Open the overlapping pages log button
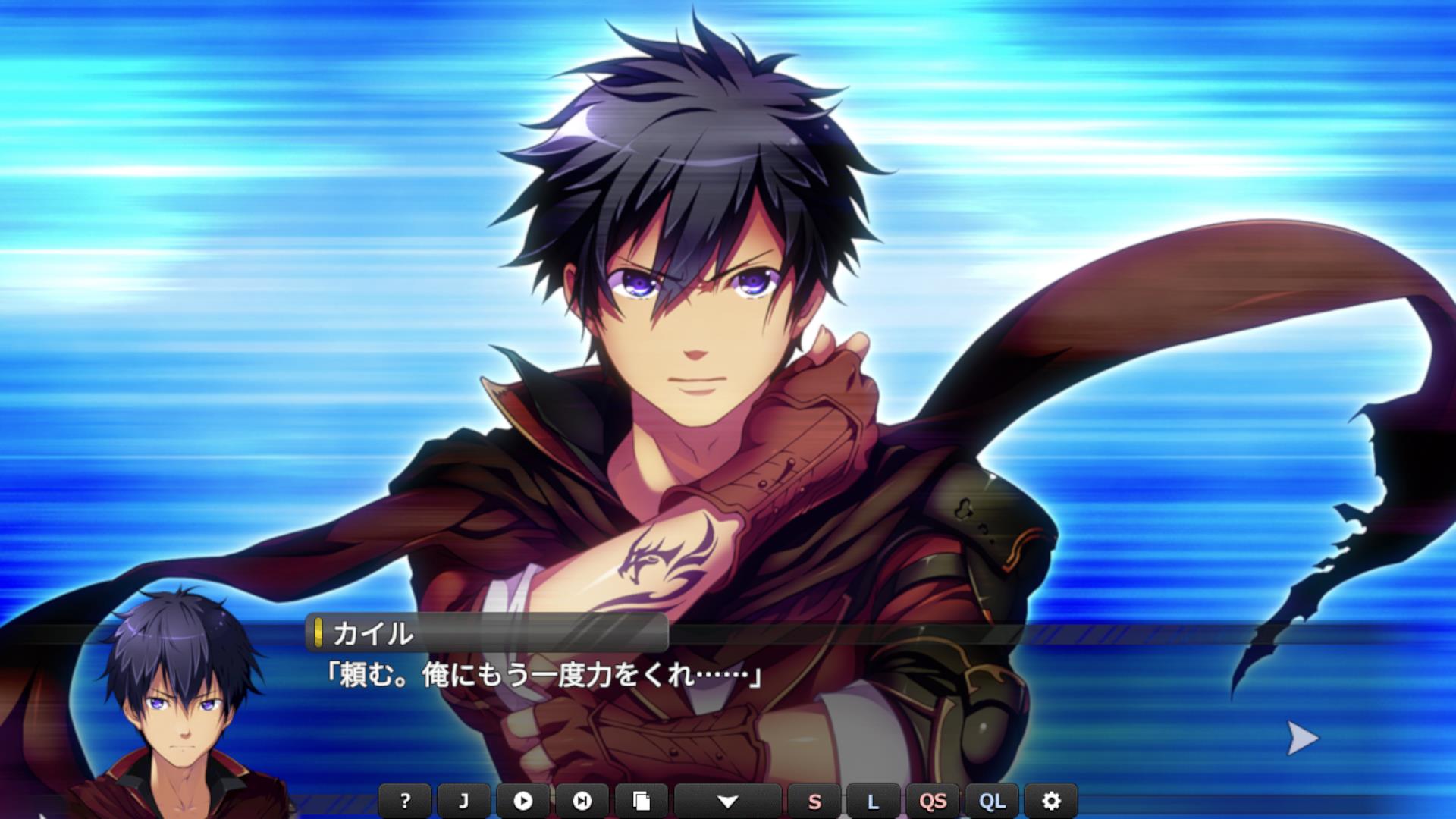 pyautogui.click(x=641, y=801)
